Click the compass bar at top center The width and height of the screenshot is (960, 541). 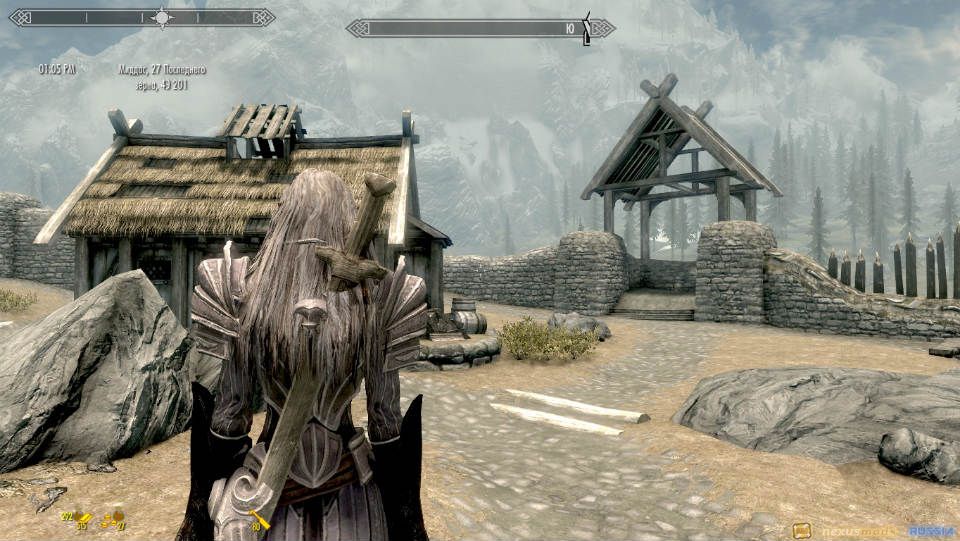click(x=470, y=28)
